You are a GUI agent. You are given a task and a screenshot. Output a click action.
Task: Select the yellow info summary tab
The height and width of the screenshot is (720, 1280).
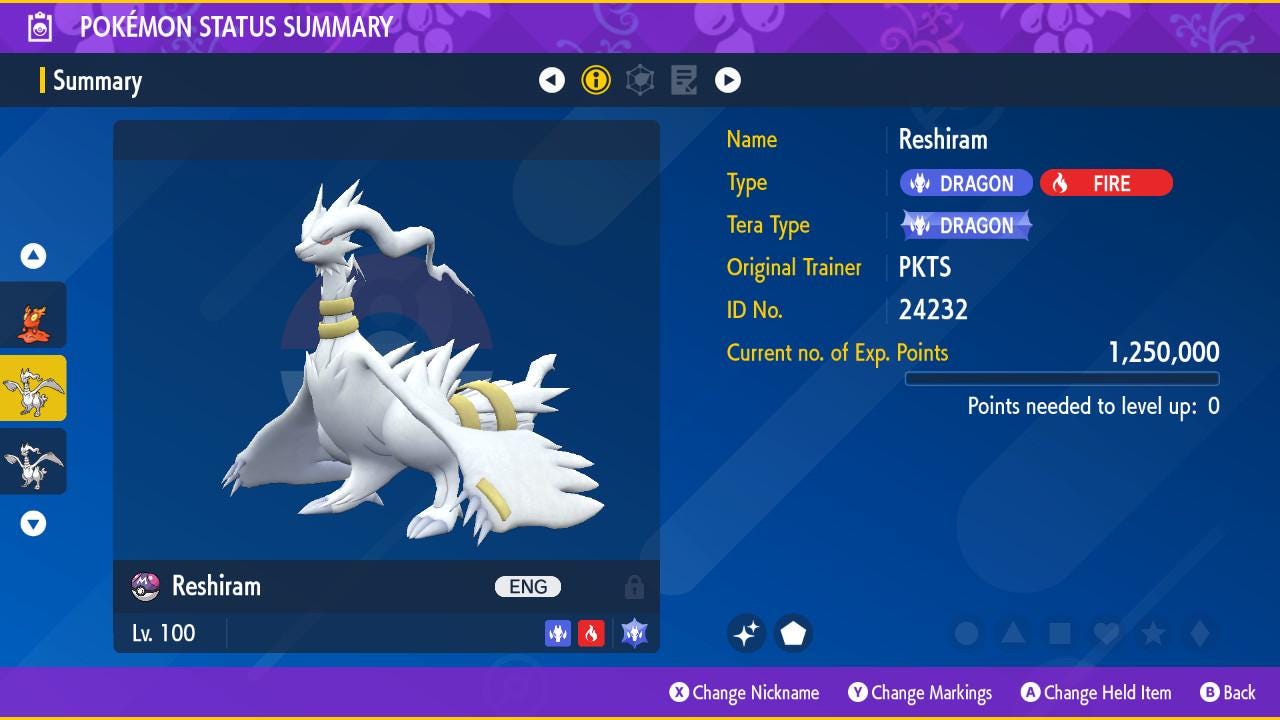(x=596, y=80)
